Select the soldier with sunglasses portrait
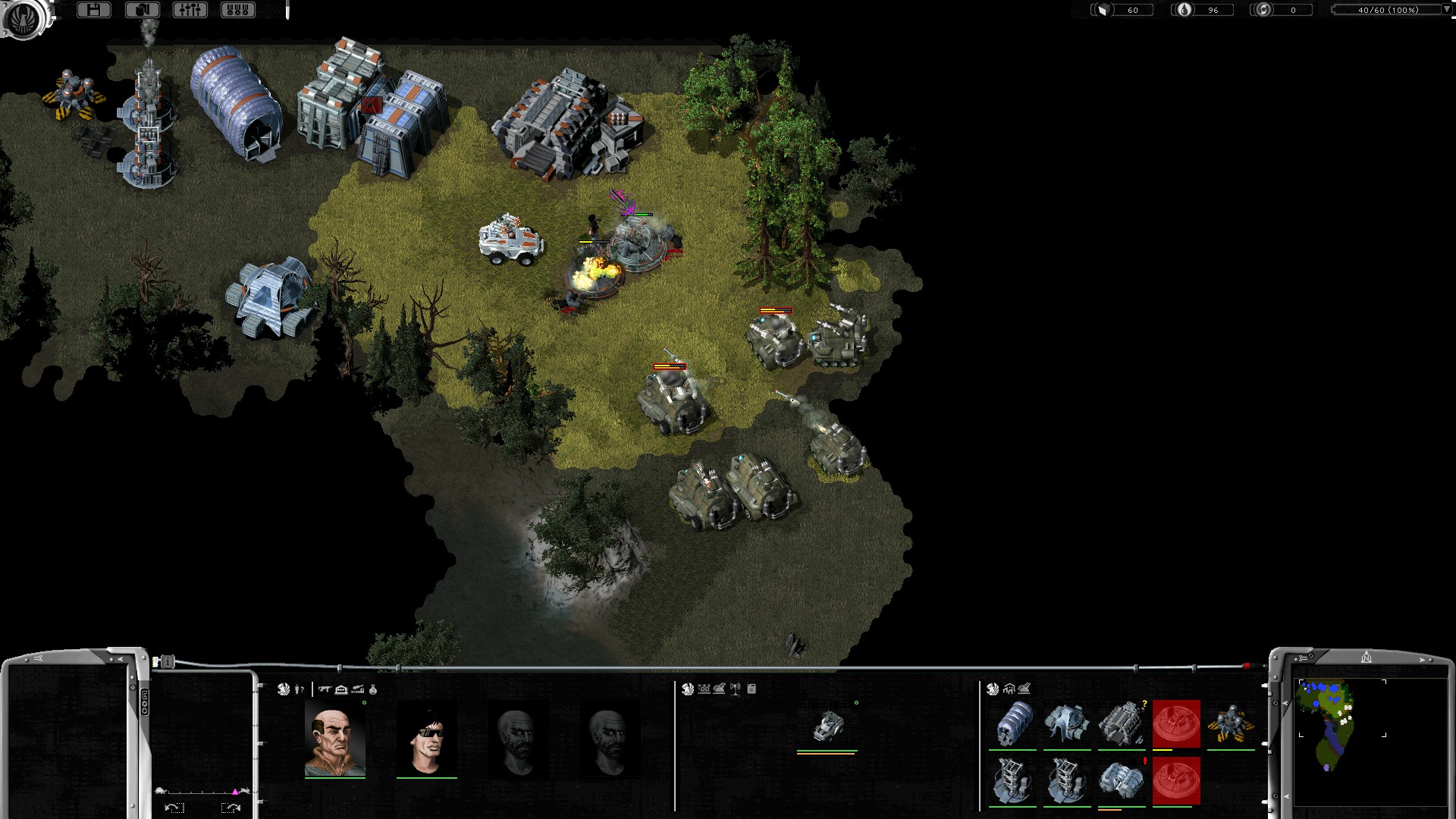 pos(426,739)
